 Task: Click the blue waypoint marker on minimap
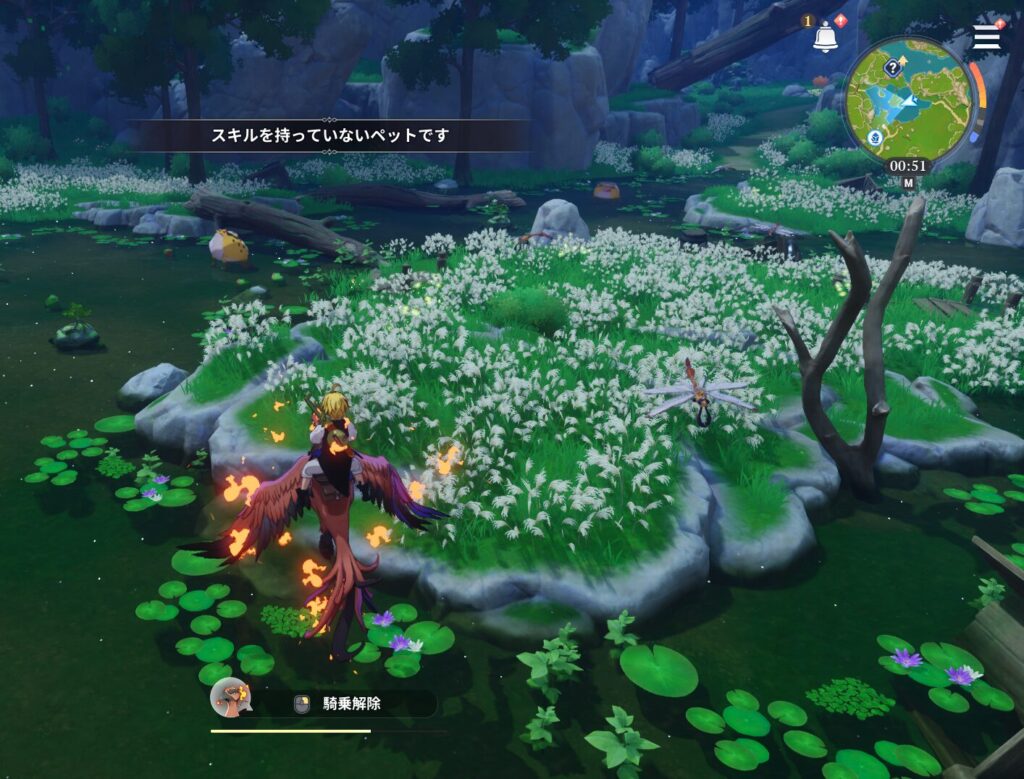(x=874, y=139)
